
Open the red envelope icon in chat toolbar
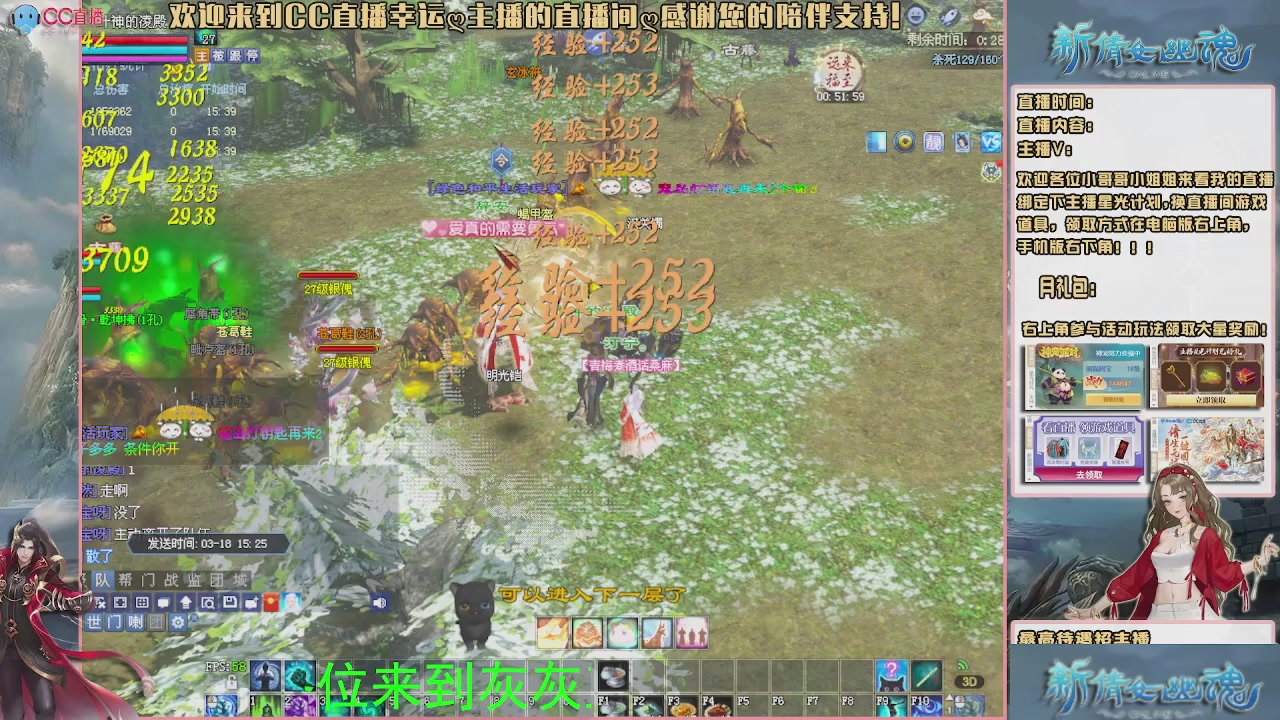(272, 602)
